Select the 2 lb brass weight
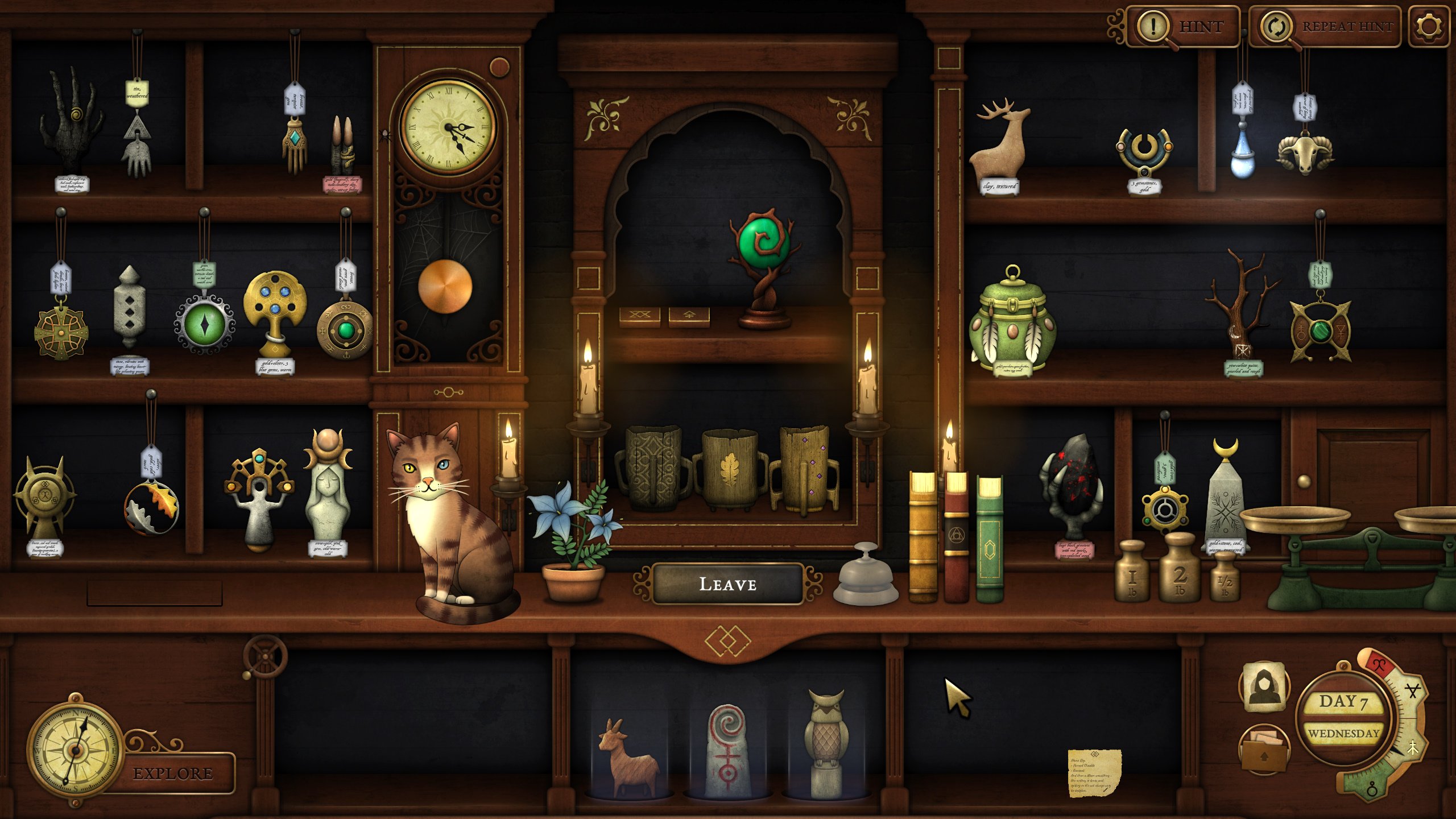This screenshot has height=819, width=1456. tap(1180, 570)
